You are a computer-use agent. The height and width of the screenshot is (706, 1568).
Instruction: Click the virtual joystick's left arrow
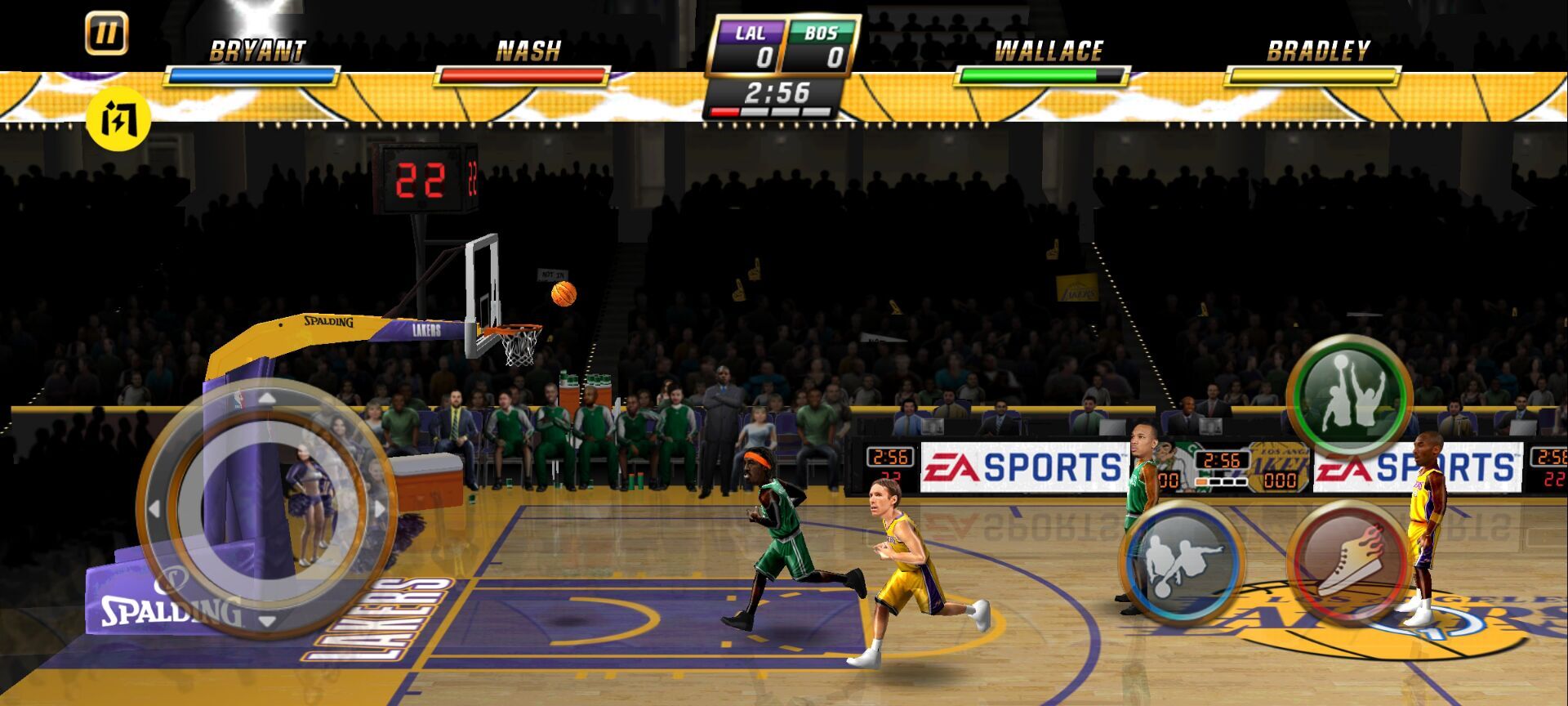click(154, 510)
